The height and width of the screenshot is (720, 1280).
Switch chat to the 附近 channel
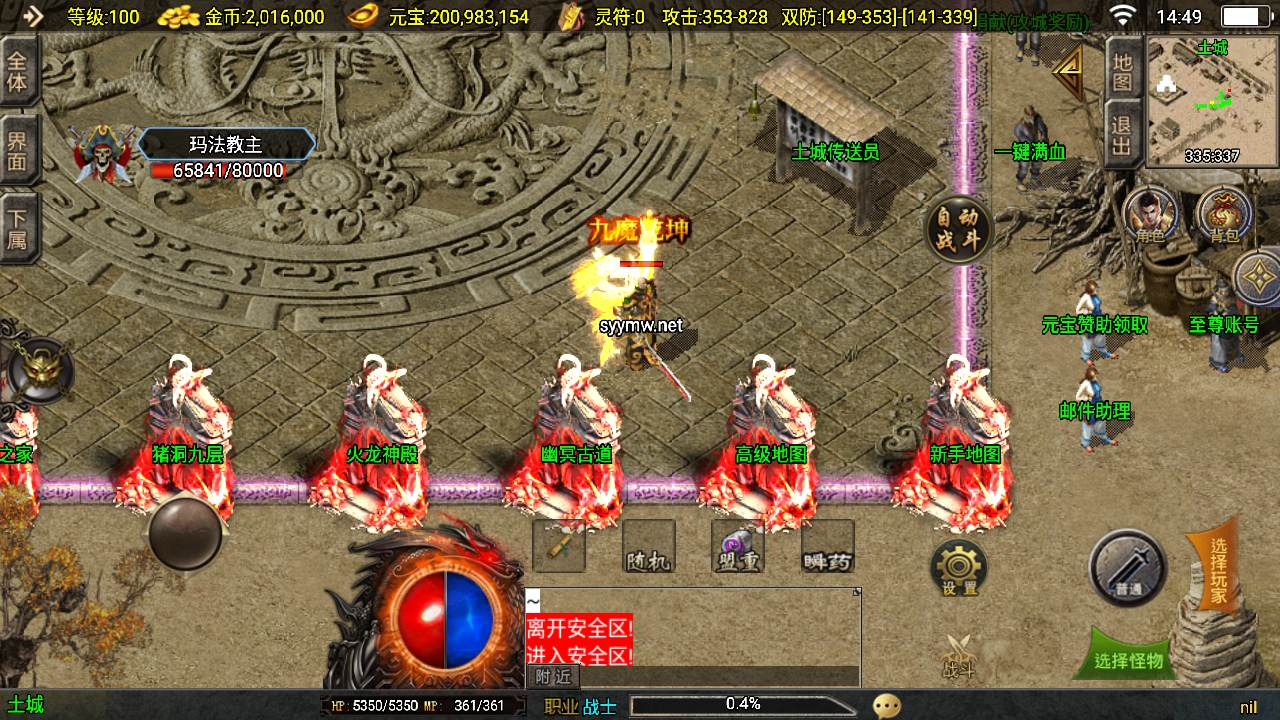click(x=552, y=676)
